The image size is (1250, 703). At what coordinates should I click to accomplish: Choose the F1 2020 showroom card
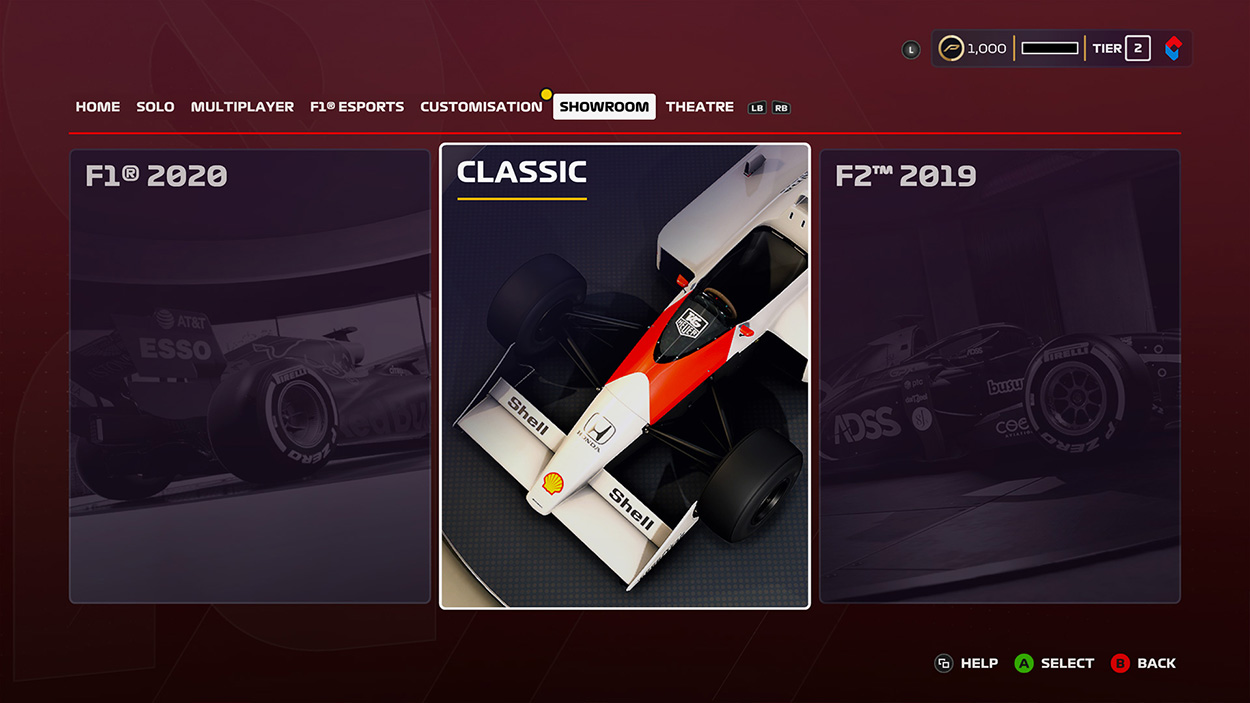250,376
